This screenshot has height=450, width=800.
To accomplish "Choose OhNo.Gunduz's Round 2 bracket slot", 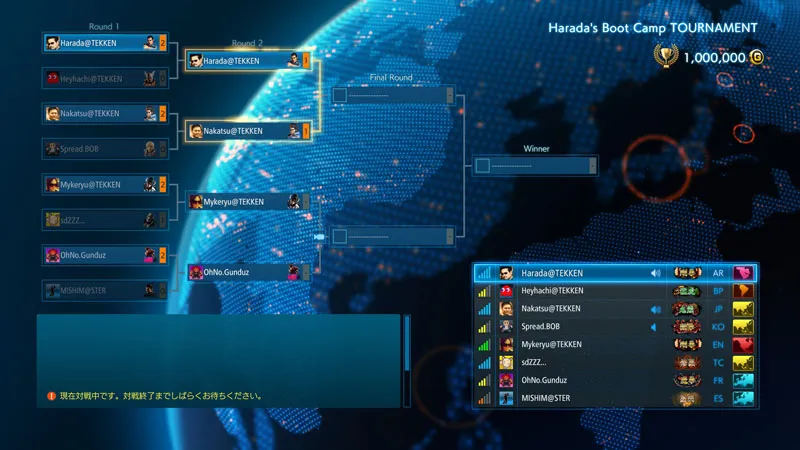I will click(247, 272).
